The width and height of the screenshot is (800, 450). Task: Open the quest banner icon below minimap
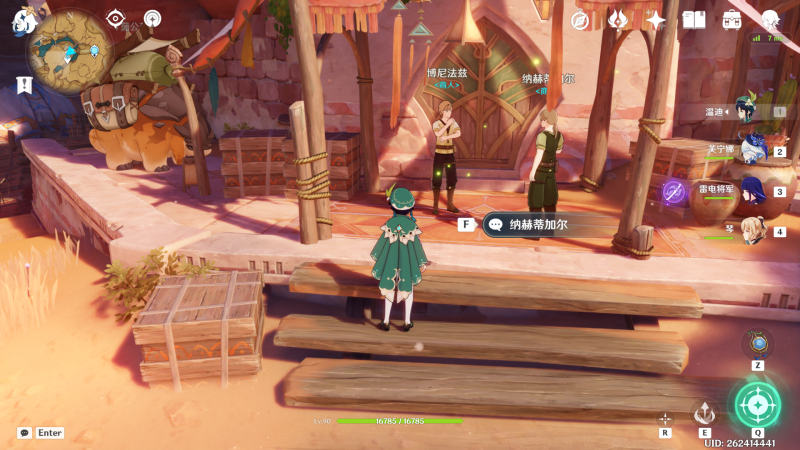(x=23, y=85)
